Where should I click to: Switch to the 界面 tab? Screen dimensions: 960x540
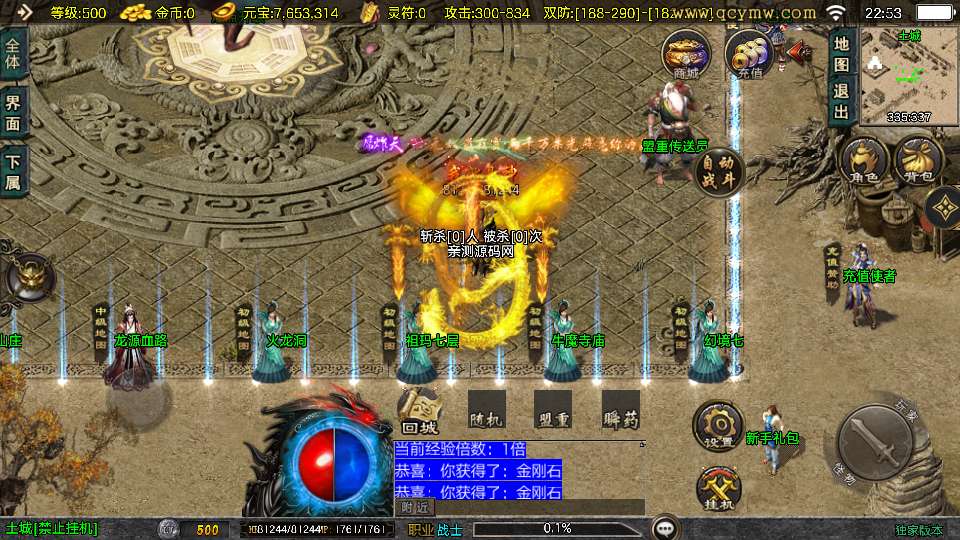click(13, 111)
